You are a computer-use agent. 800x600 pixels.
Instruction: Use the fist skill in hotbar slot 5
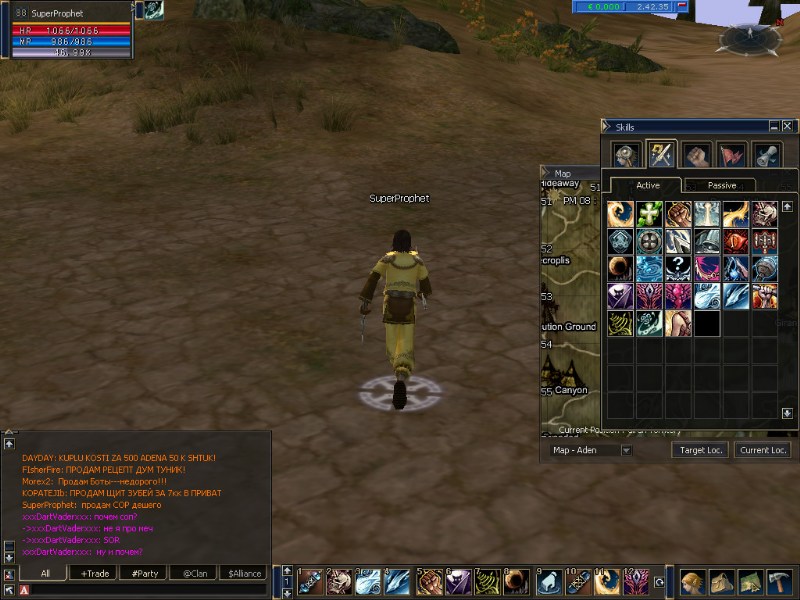click(430, 581)
